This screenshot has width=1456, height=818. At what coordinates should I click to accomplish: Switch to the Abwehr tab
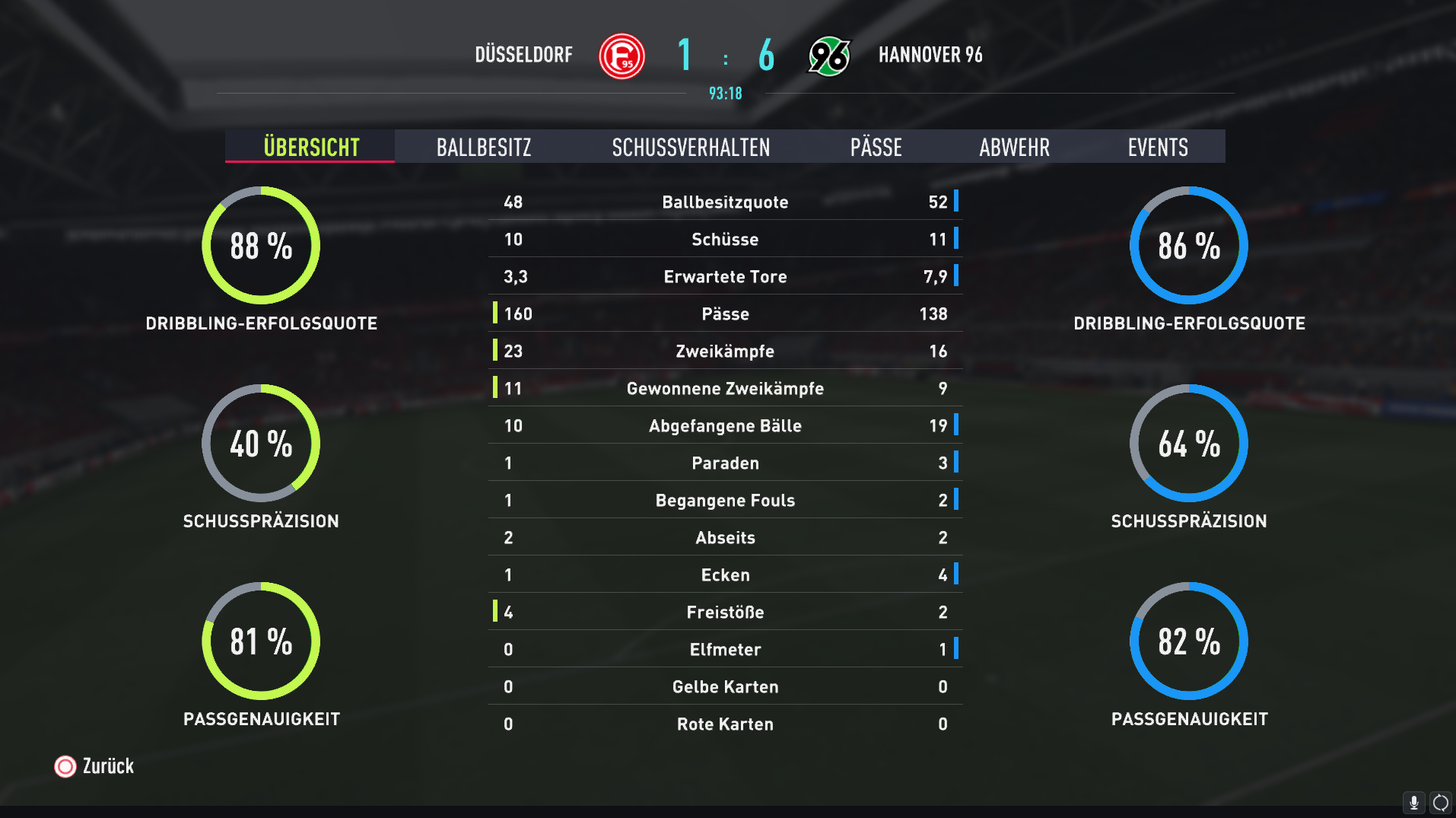click(1014, 147)
